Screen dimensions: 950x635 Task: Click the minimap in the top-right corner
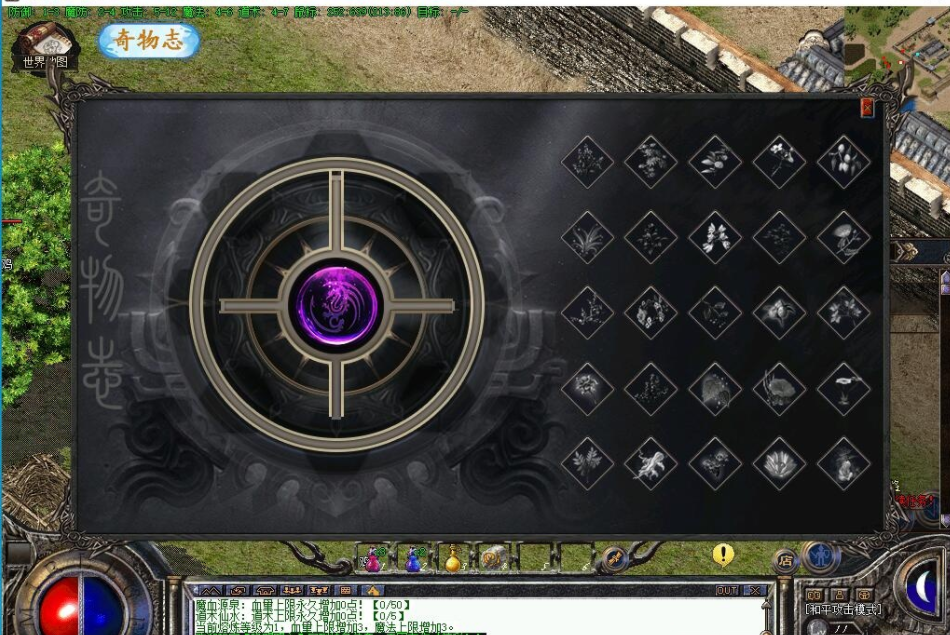click(897, 45)
